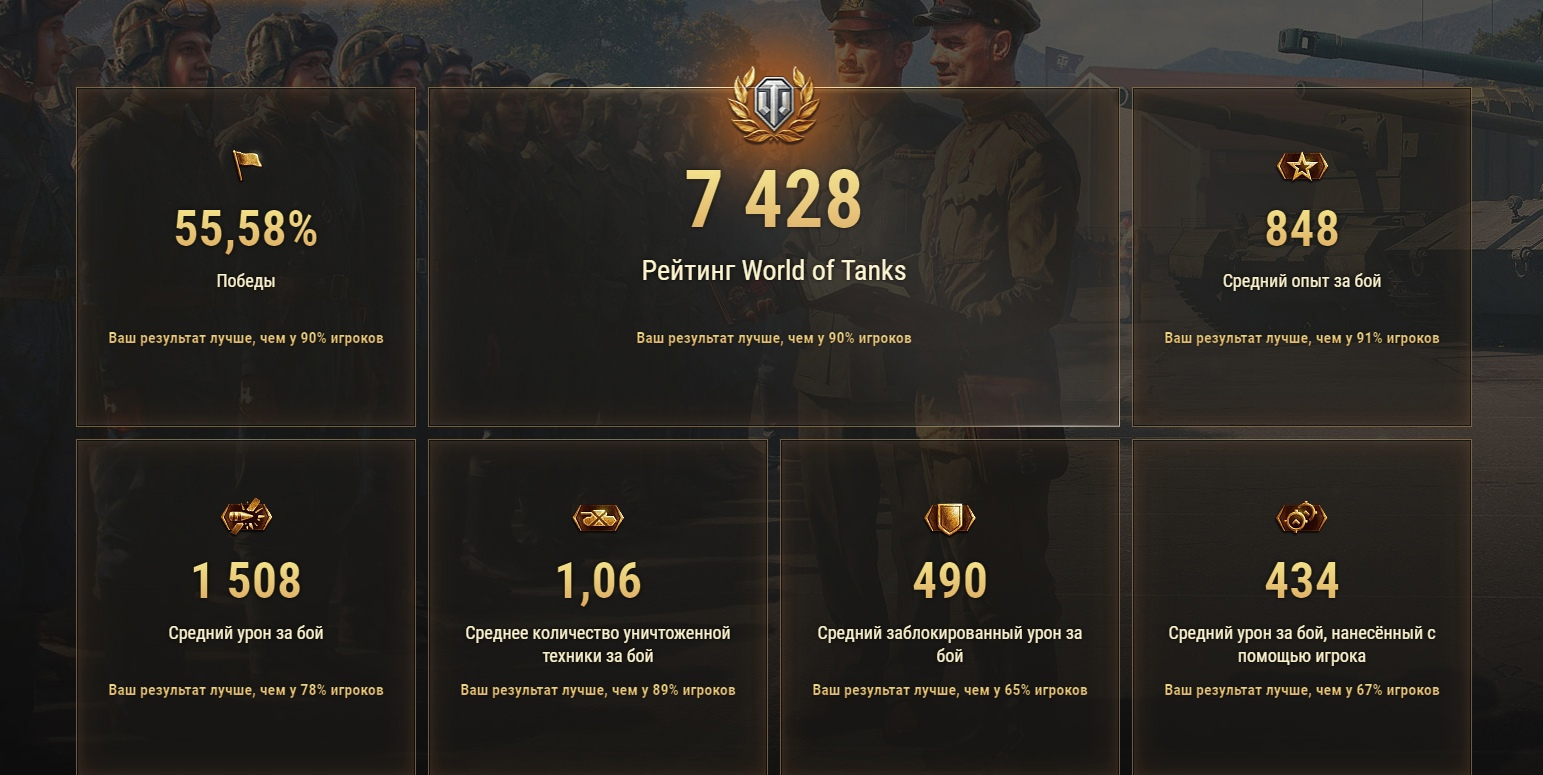Image resolution: width=1543 pixels, height=775 pixels.
Task: Select the text better than 90% of players
Action: 774,338
